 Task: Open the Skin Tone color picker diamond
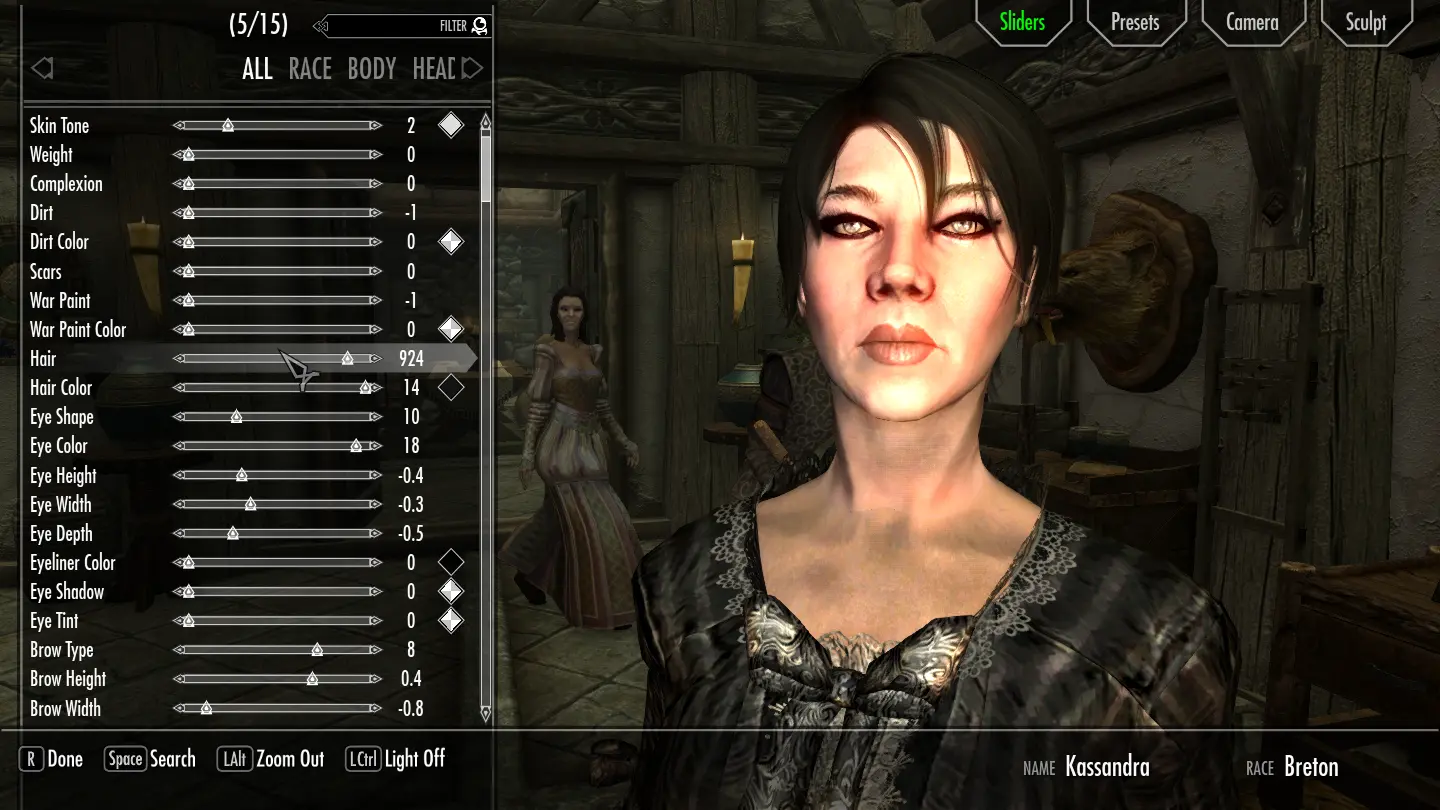coord(451,125)
